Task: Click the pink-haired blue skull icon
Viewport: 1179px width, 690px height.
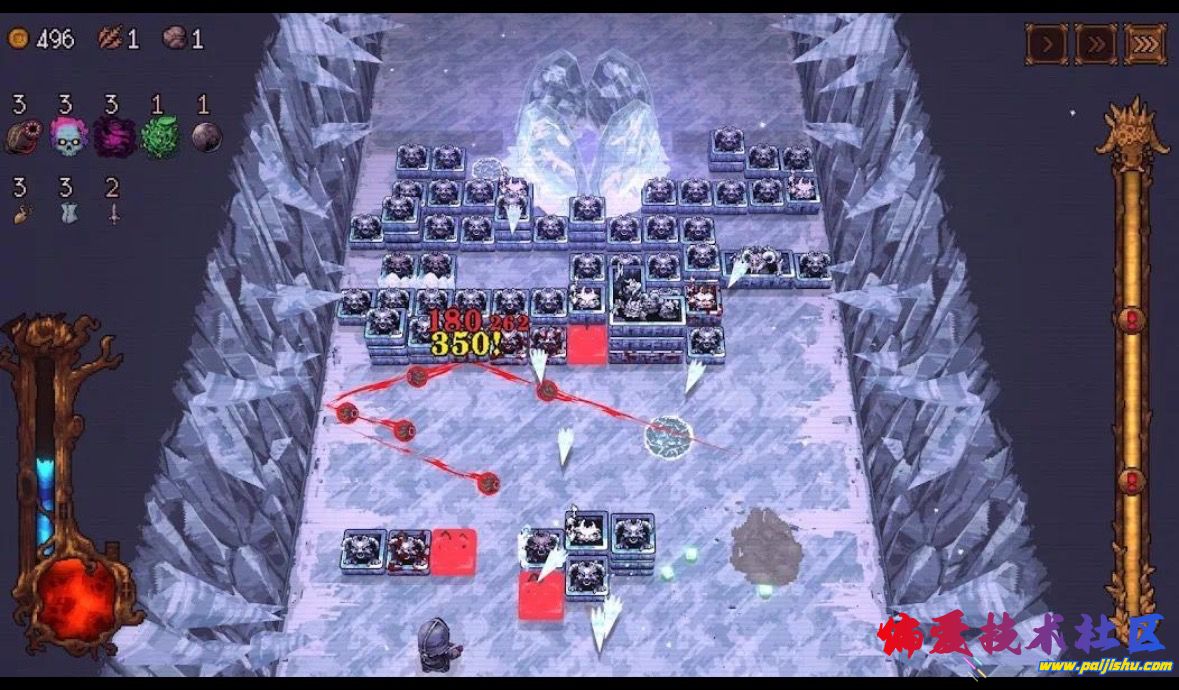Action: [68, 136]
